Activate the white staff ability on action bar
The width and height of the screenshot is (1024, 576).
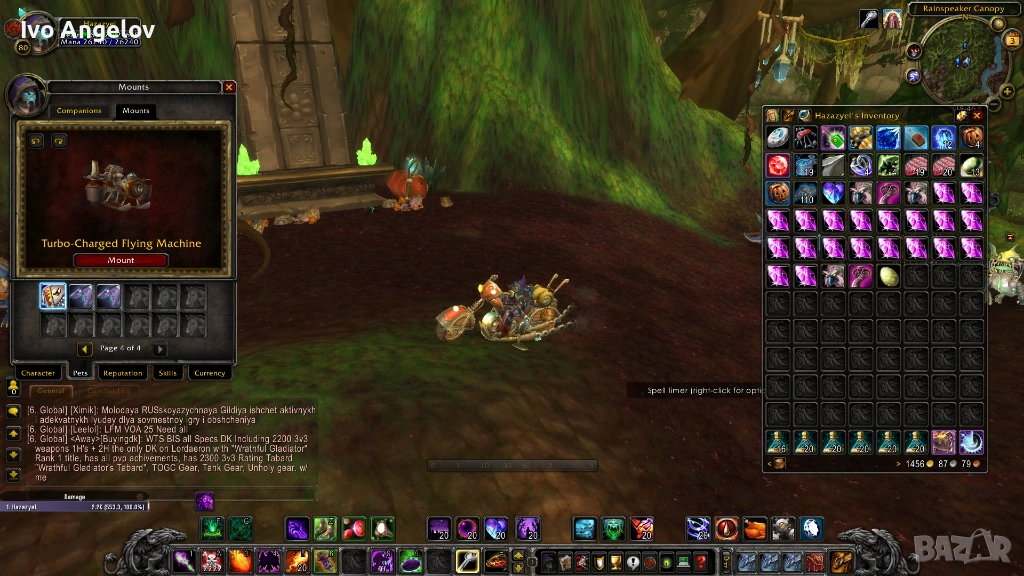coord(467,561)
